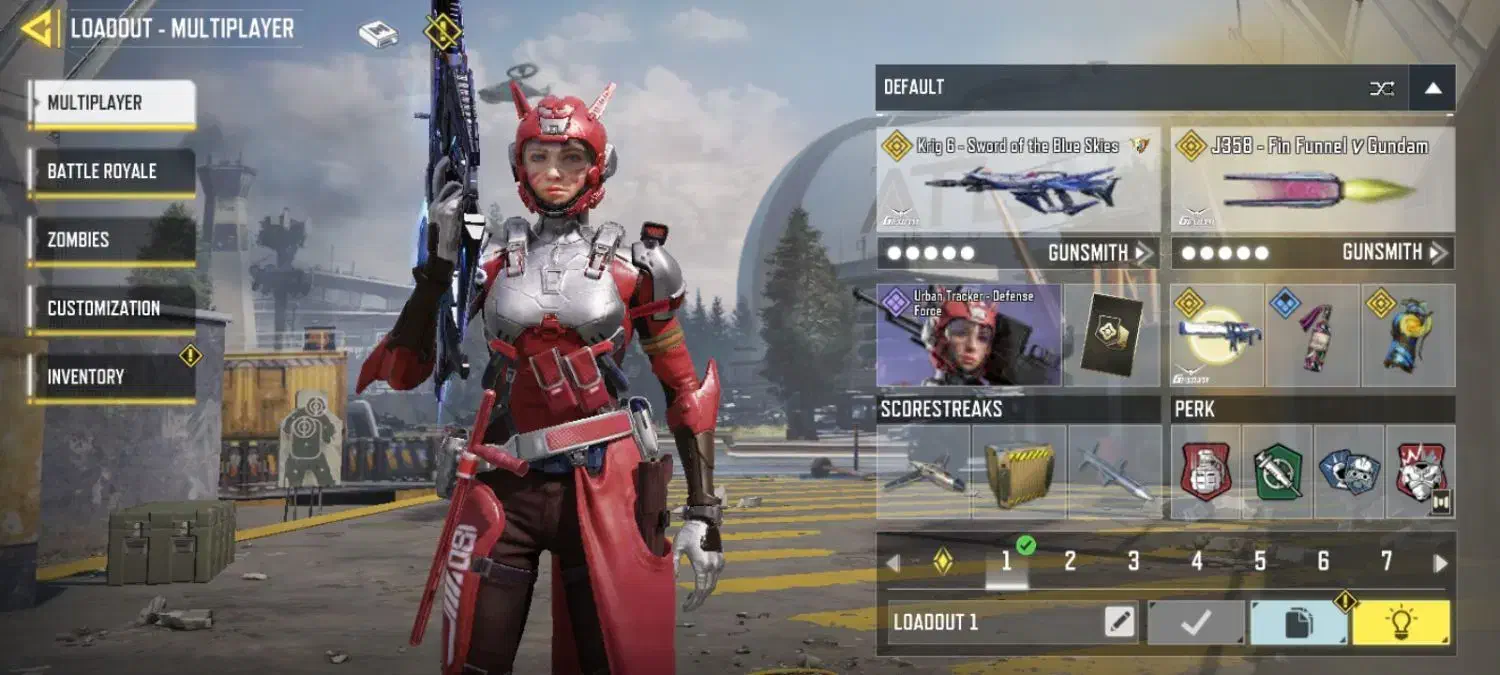Copy the loadout using the blue button
Image resolution: width=1500 pixels, height=675 pixels.
(x=1298, y=622)
